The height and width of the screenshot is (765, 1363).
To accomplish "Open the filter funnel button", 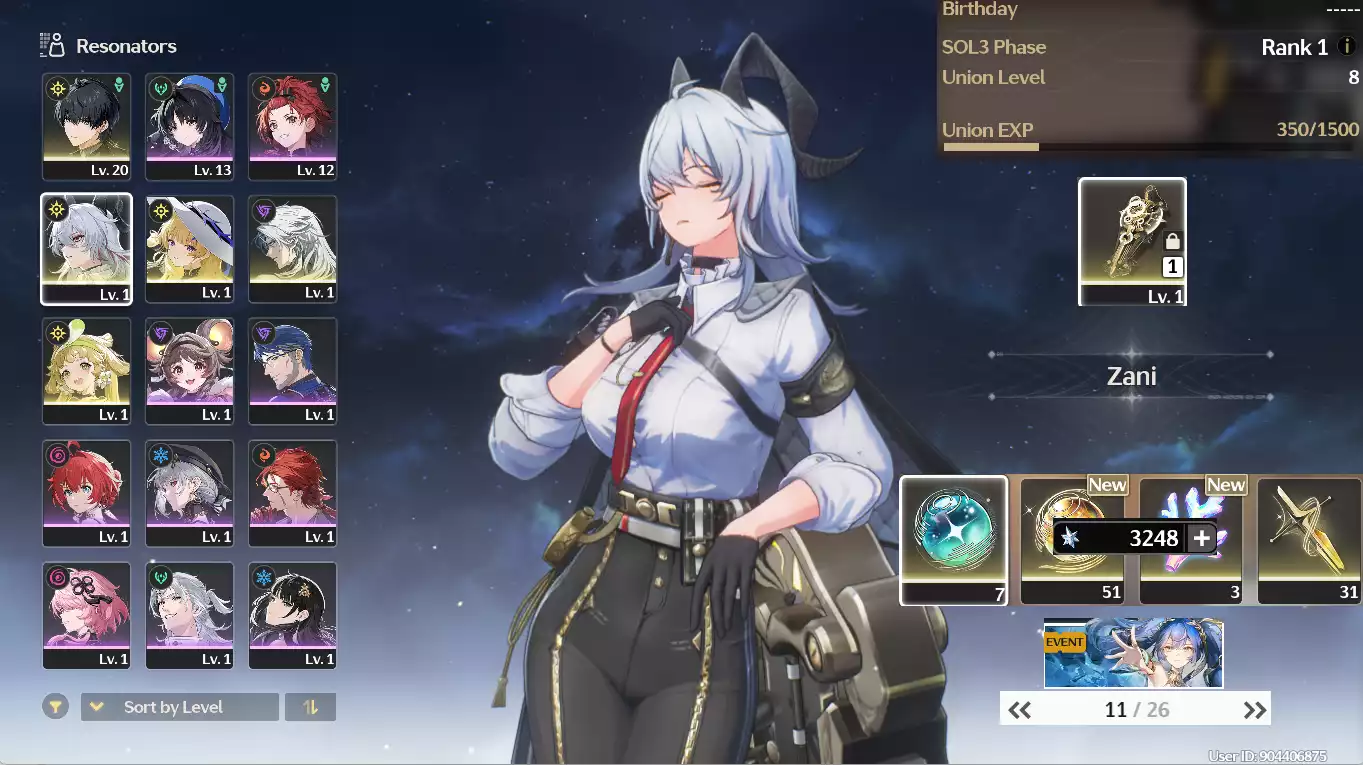I will pos(56,707).
